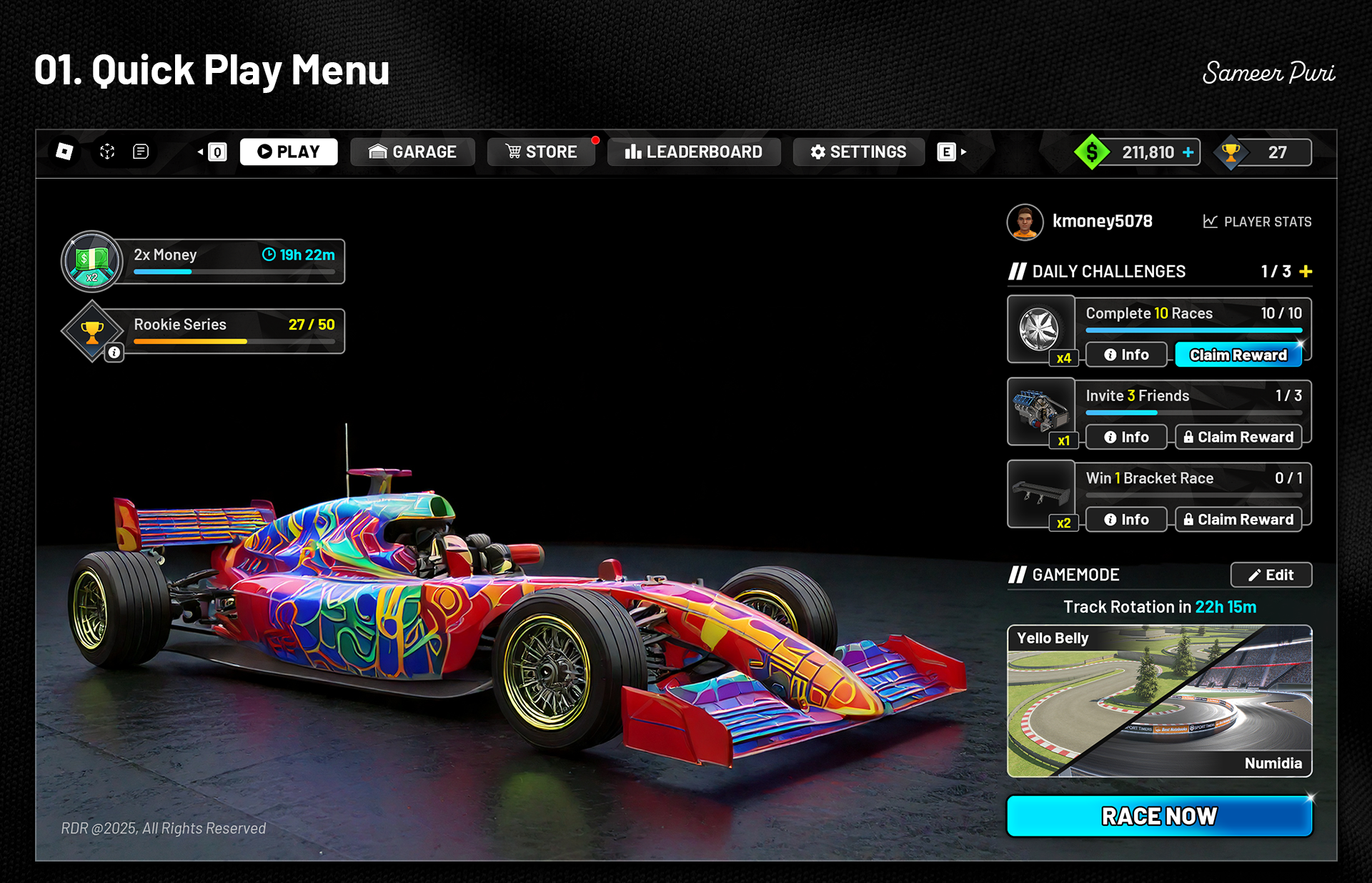Viewport: 1372px width, 883px height.
Task: Expand daily challenges with the yellow plus
Action: click(1306, 272)
